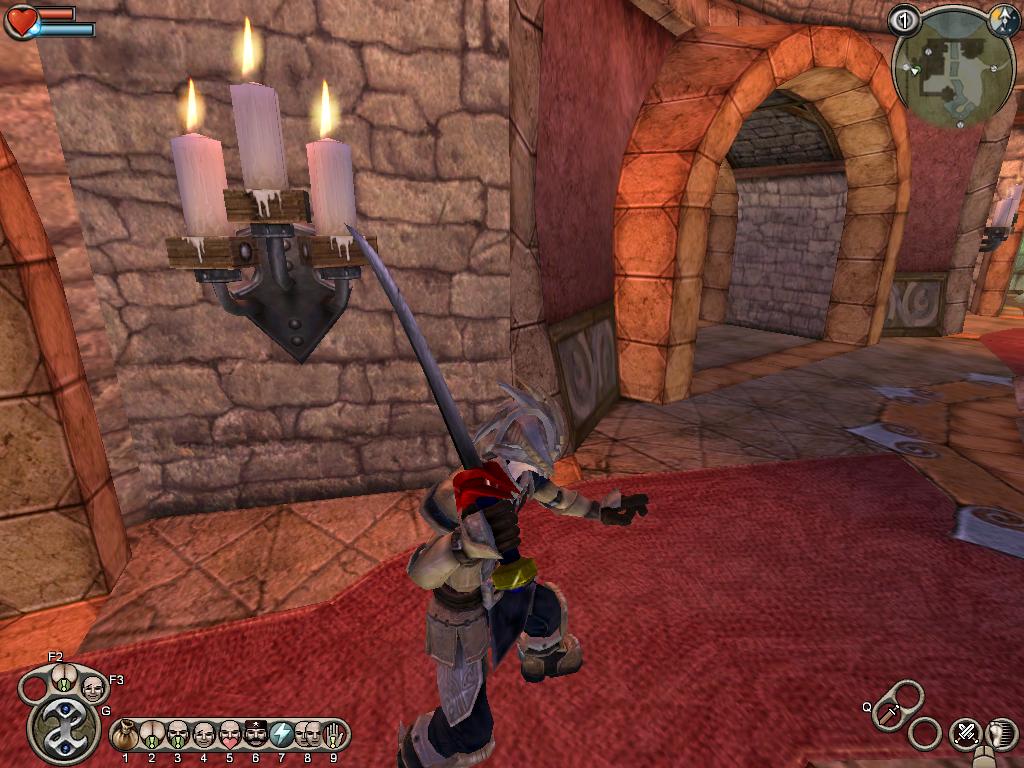This screenshot has height=768, width=1024.
Task: Use the raised hand expression icon
Action: [331, 735]
